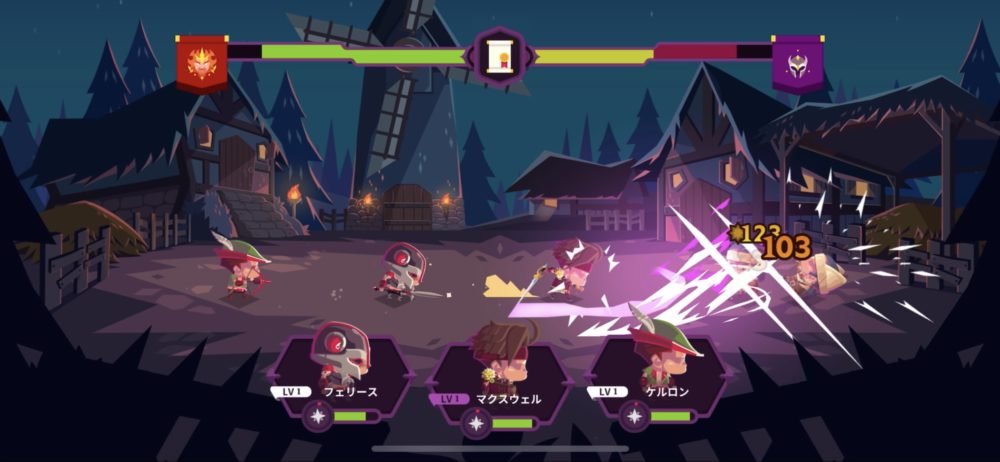The width and height of the screenshot is (1000, 462).
Task: Activate ケルロン's star skill icon
Action: tap(635, 416)
